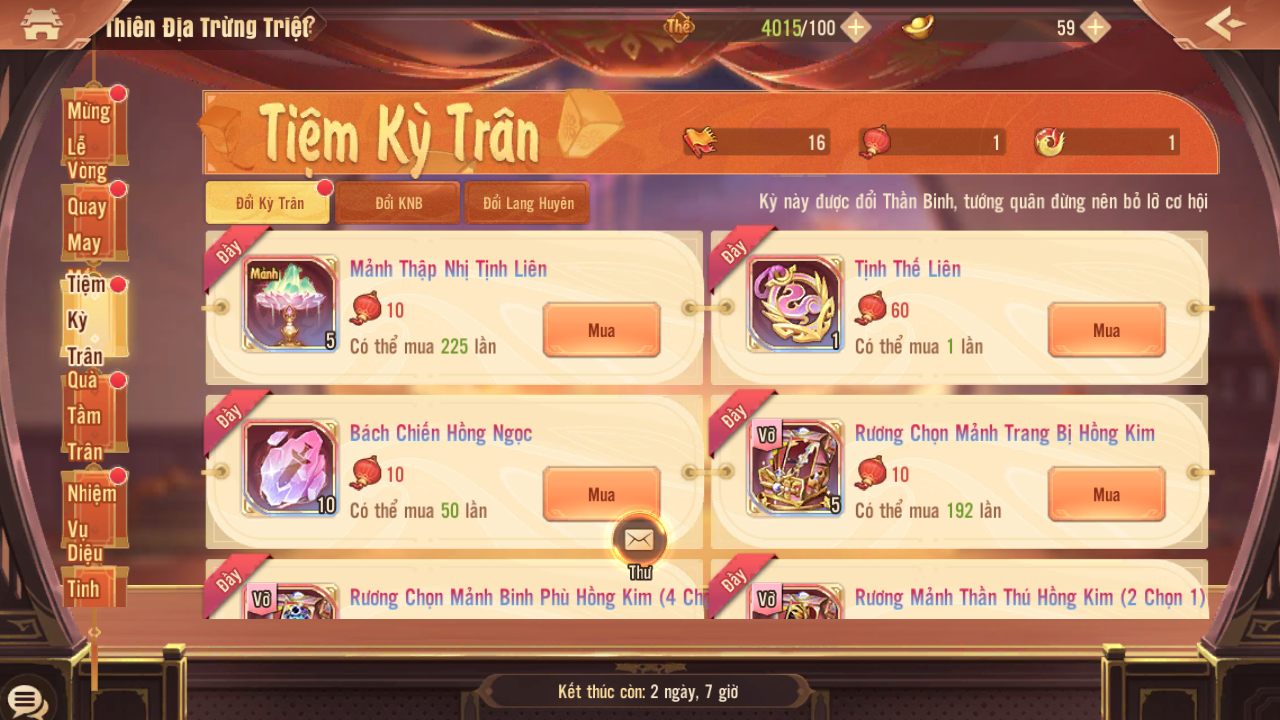Return to the home pagoda screen
Image resolution: width=1280 pixels, height=720 pixels.
tap(42, 24)
